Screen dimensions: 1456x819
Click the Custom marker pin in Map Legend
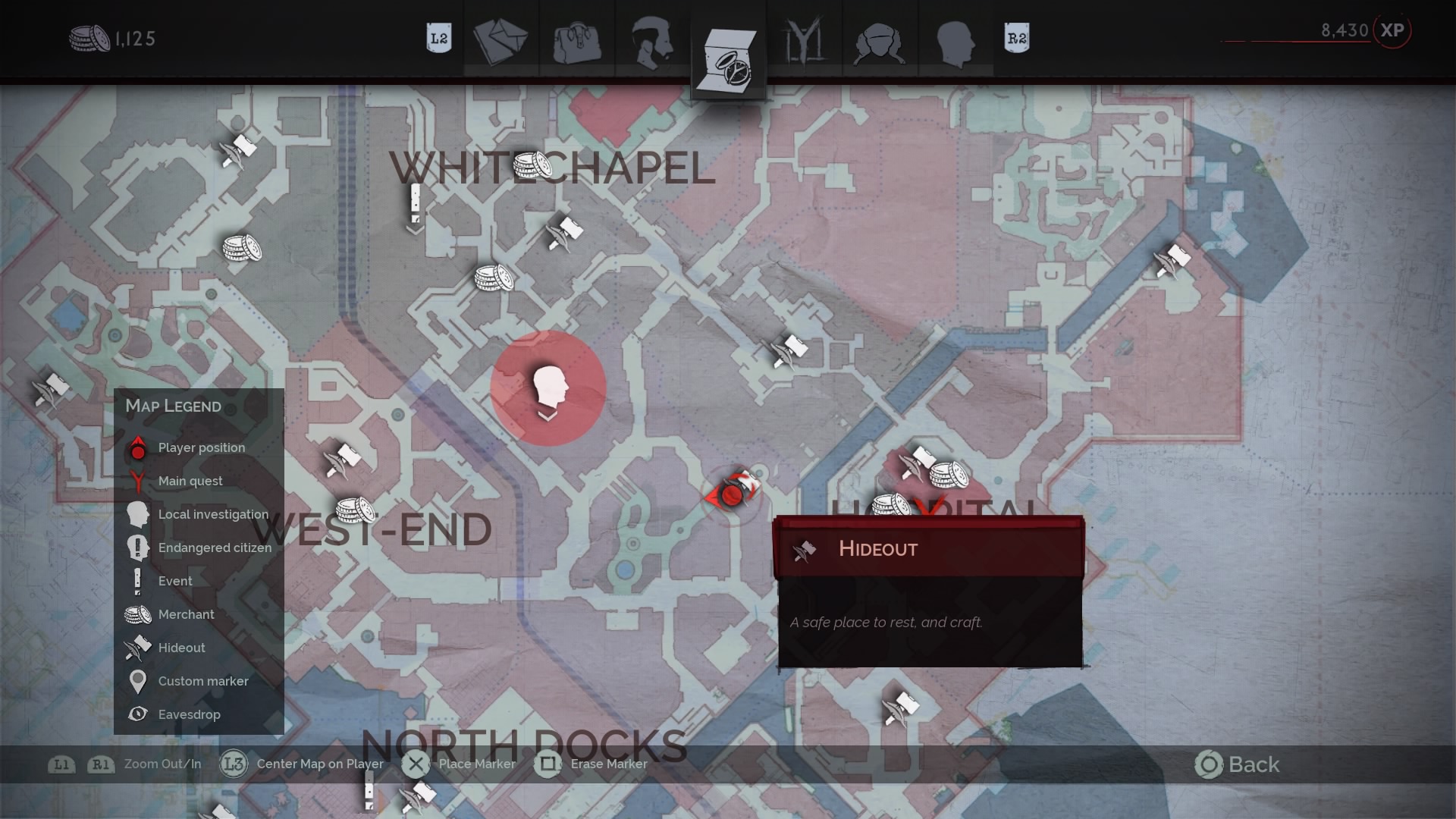tap(137, 680)
